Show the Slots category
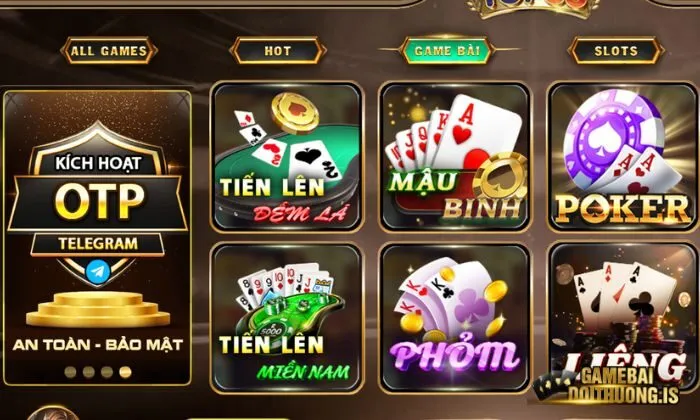The image size is (700, 420). tap(616, 50)
